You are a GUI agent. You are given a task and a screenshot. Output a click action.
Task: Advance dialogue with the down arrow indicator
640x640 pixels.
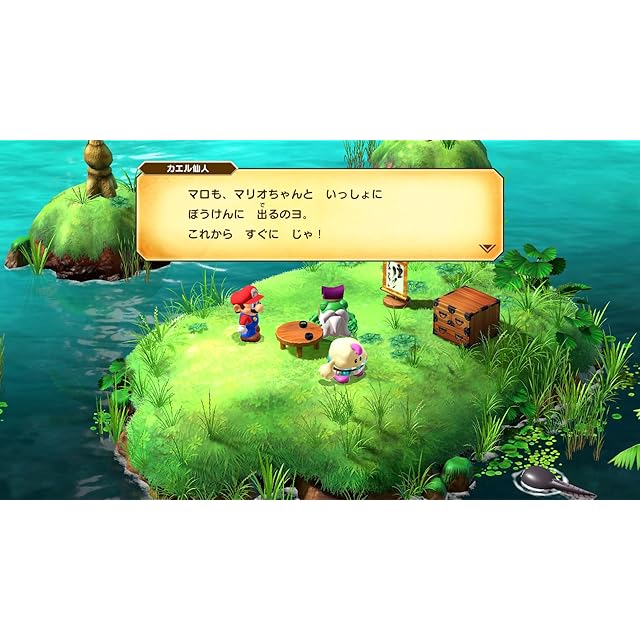pos(486,247)
